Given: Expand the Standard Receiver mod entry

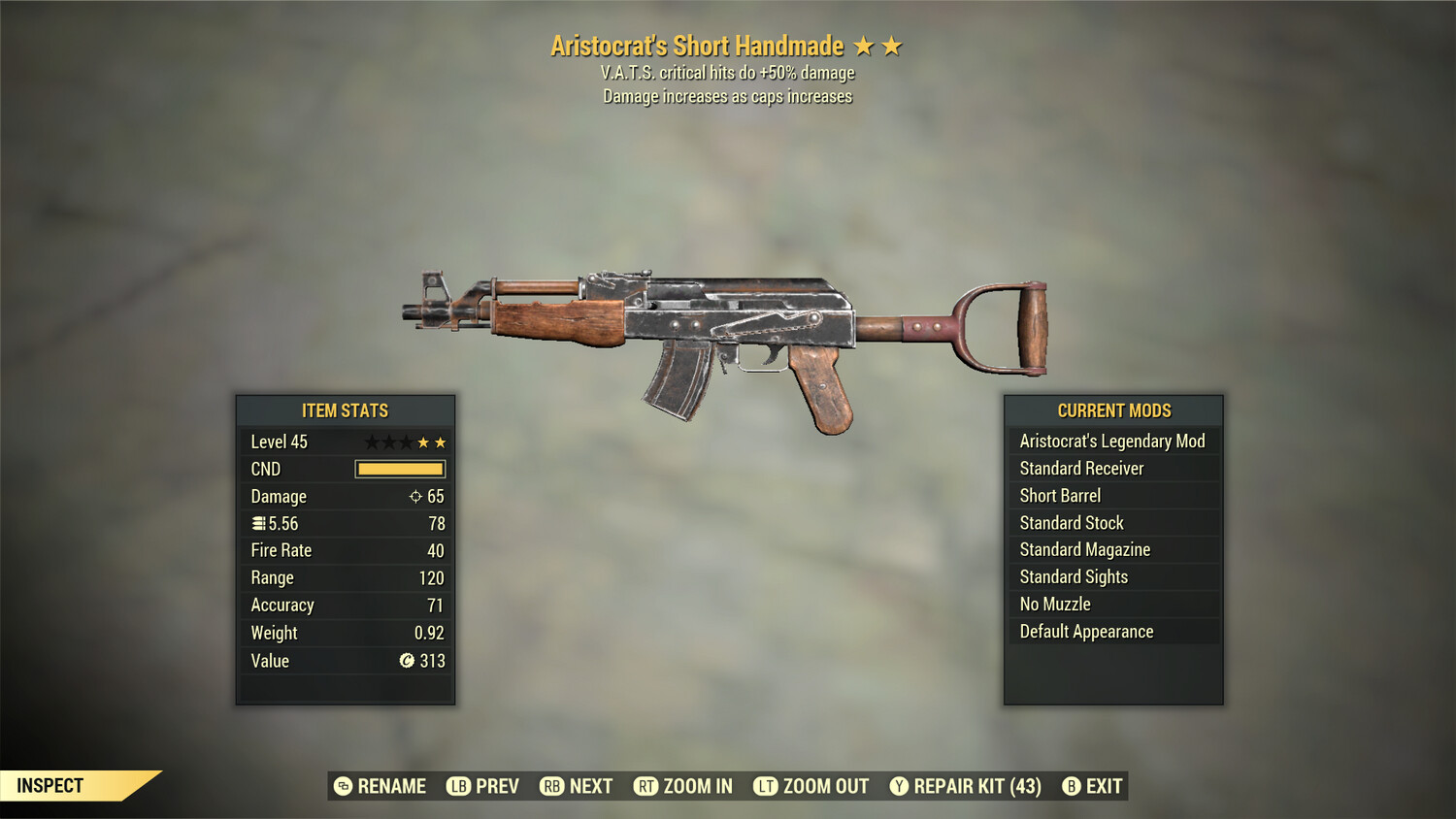Looking at the screenshot, I should click(1112, 468).
